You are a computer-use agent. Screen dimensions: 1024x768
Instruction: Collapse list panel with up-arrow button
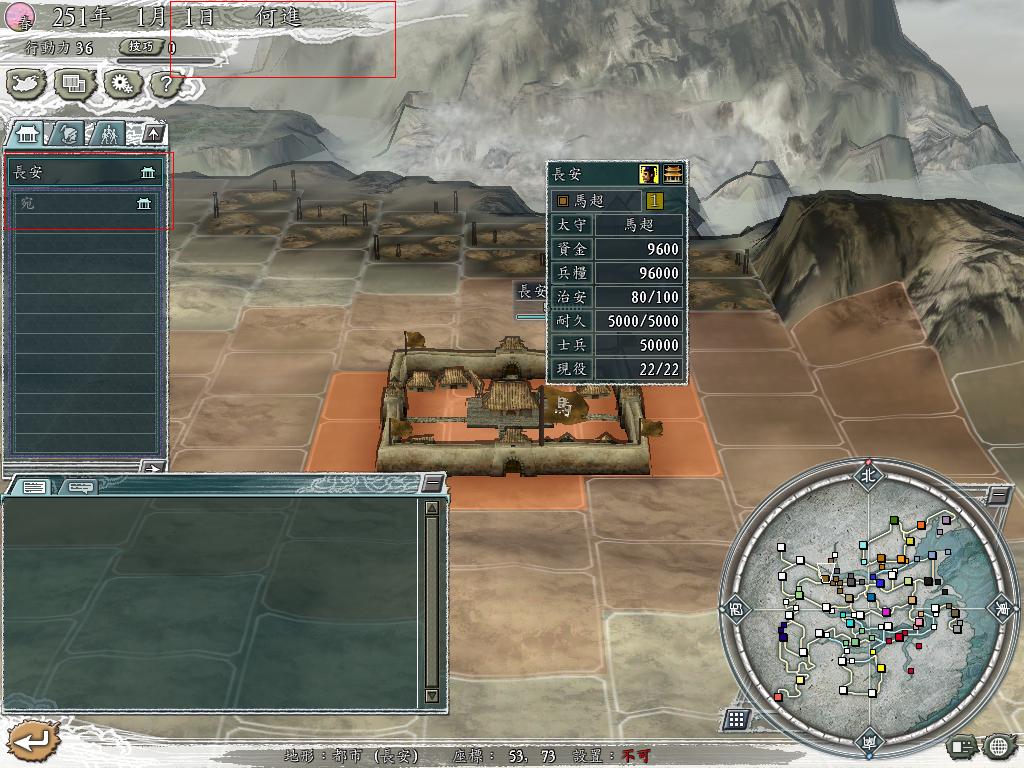pyautogui.click(x=152, y=133)
